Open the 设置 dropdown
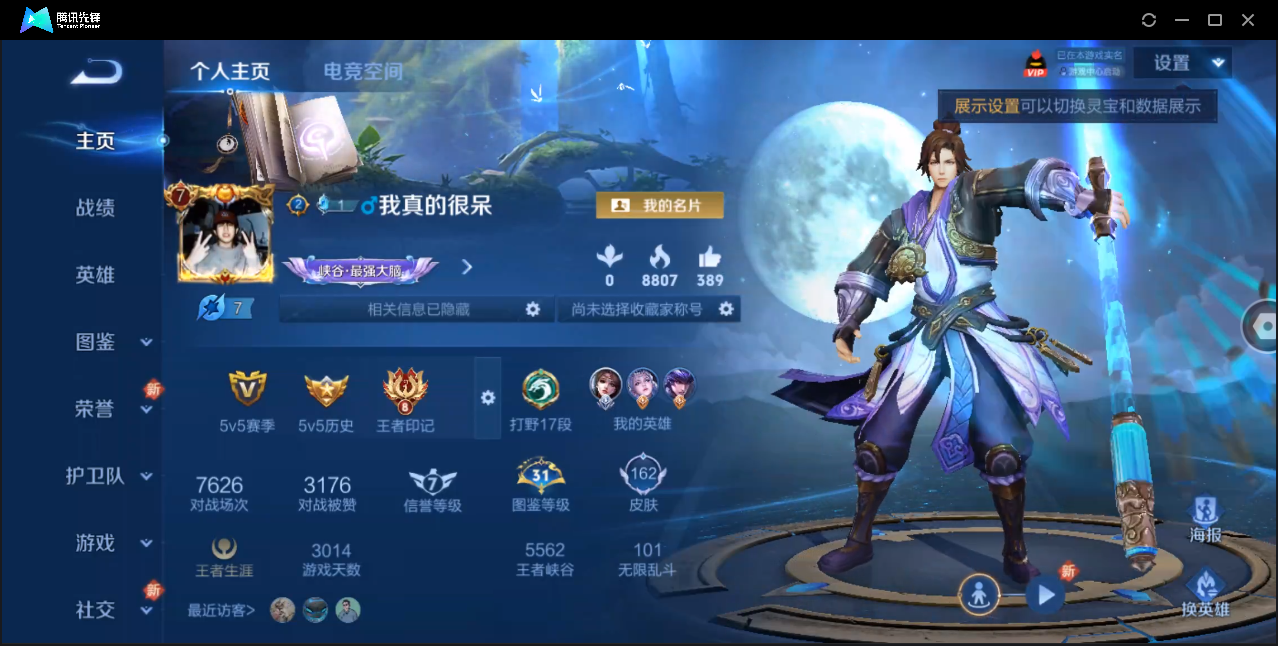1278x646 pixels. (x=1183, y=63)
